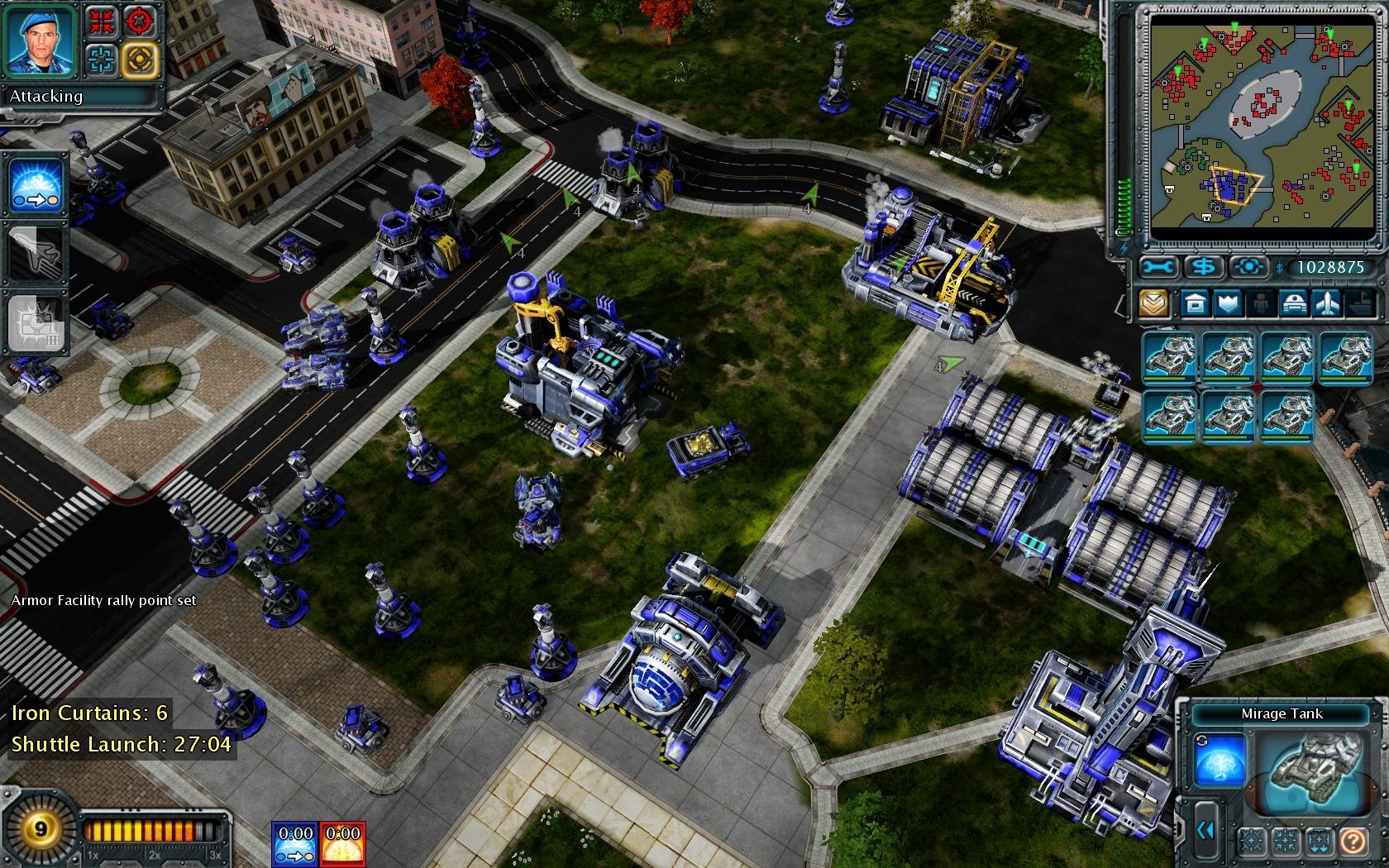Select the Defensive structures tab

tap(1228, 304)
